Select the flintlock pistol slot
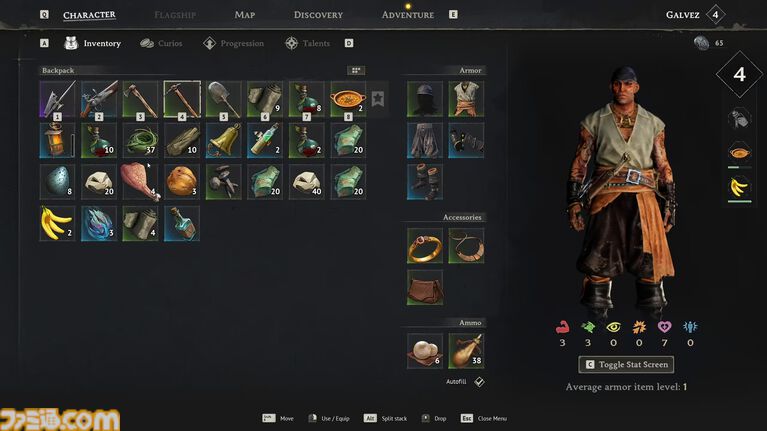 (99, 99)
